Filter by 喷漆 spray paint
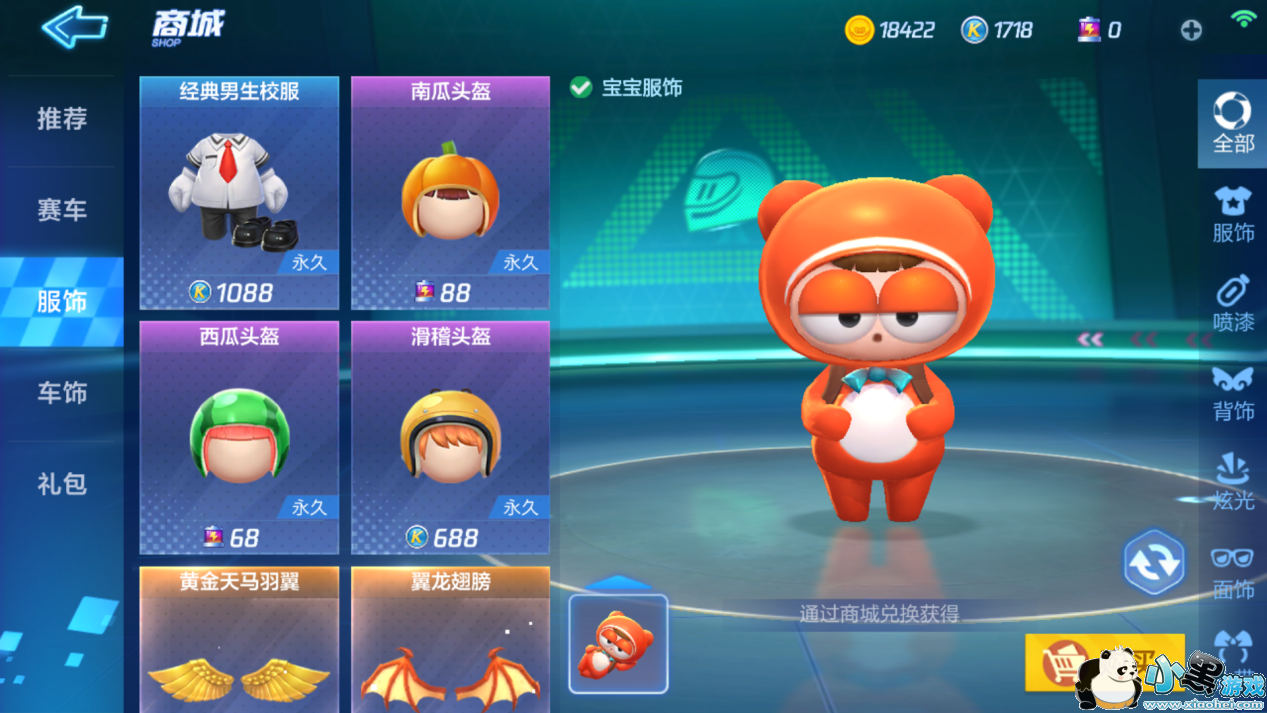Image resolution: width=1267 pixels, height=713 pixels. [x=1232, y=302]
